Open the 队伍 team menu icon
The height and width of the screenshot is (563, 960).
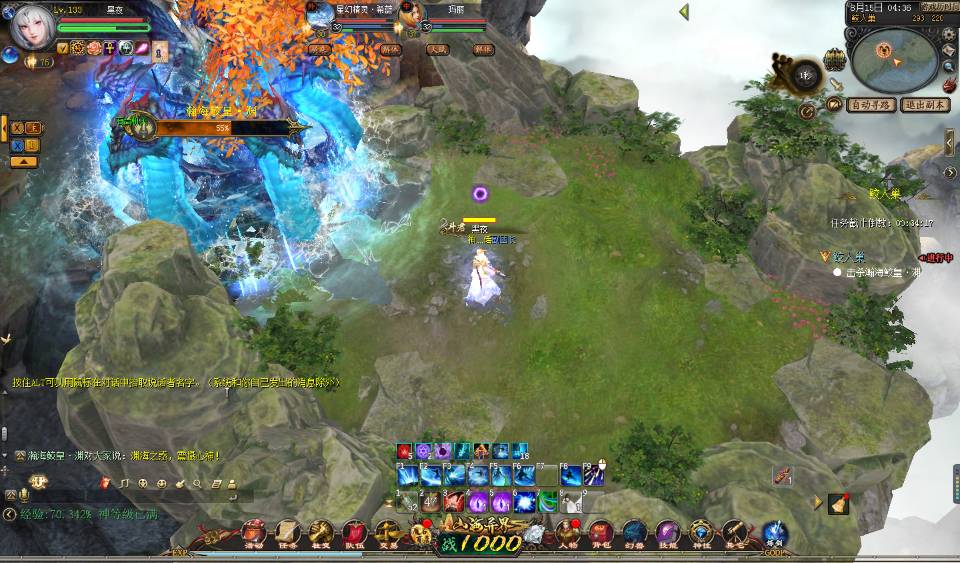pos(354,532)
